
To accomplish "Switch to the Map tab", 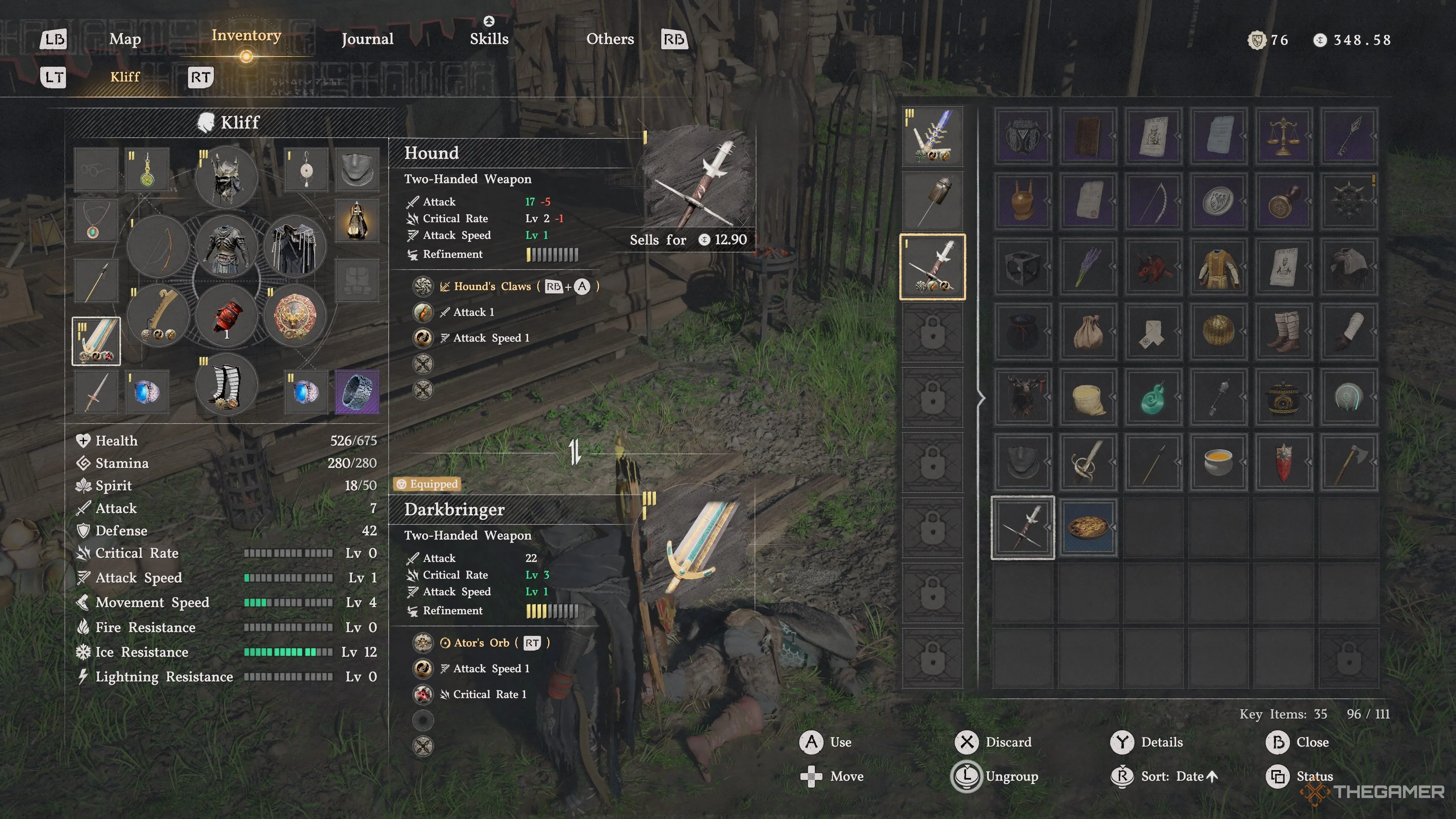I will 125,39.
